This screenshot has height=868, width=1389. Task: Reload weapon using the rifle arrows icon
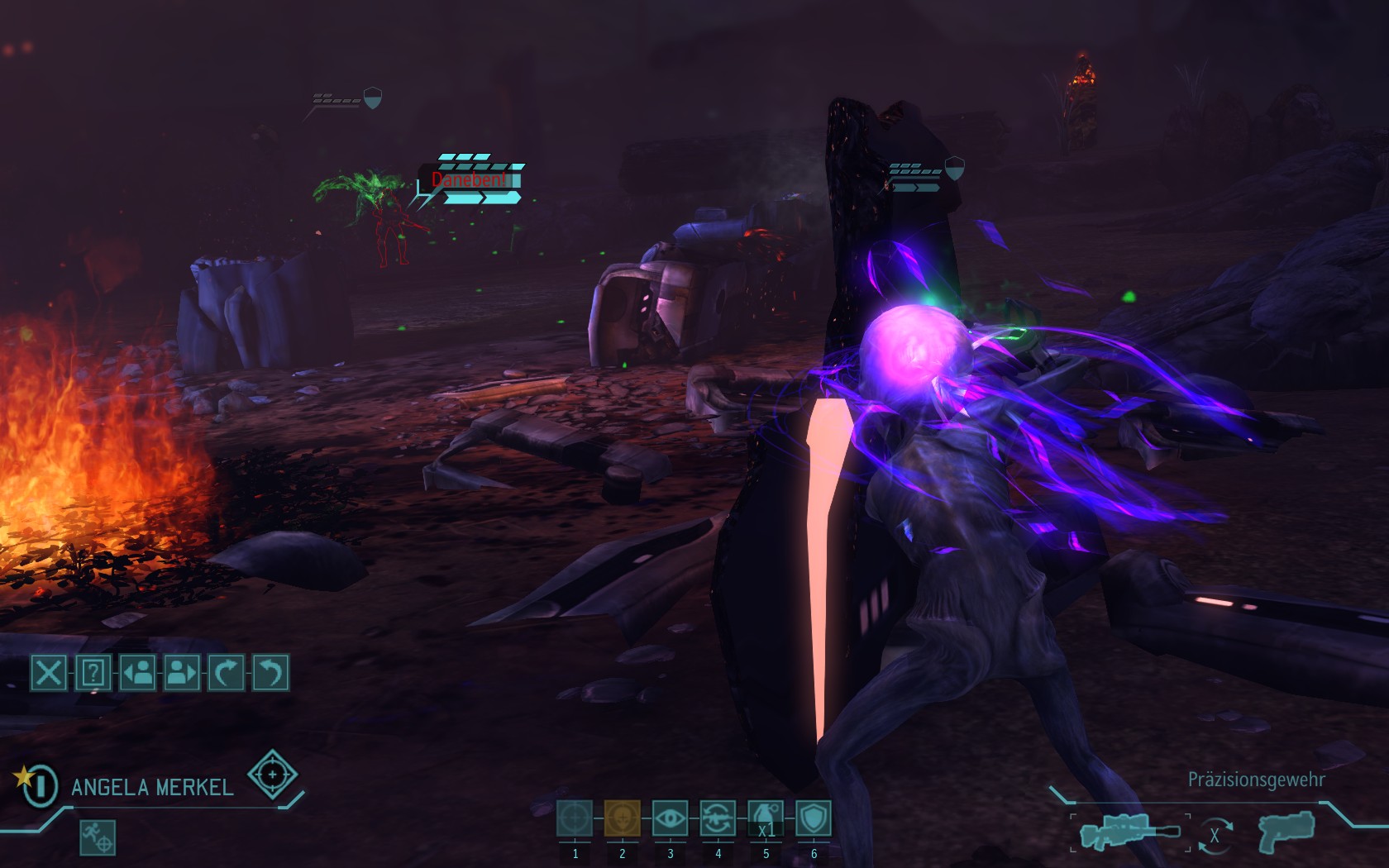pyautogui.click(x=718, y=819)
